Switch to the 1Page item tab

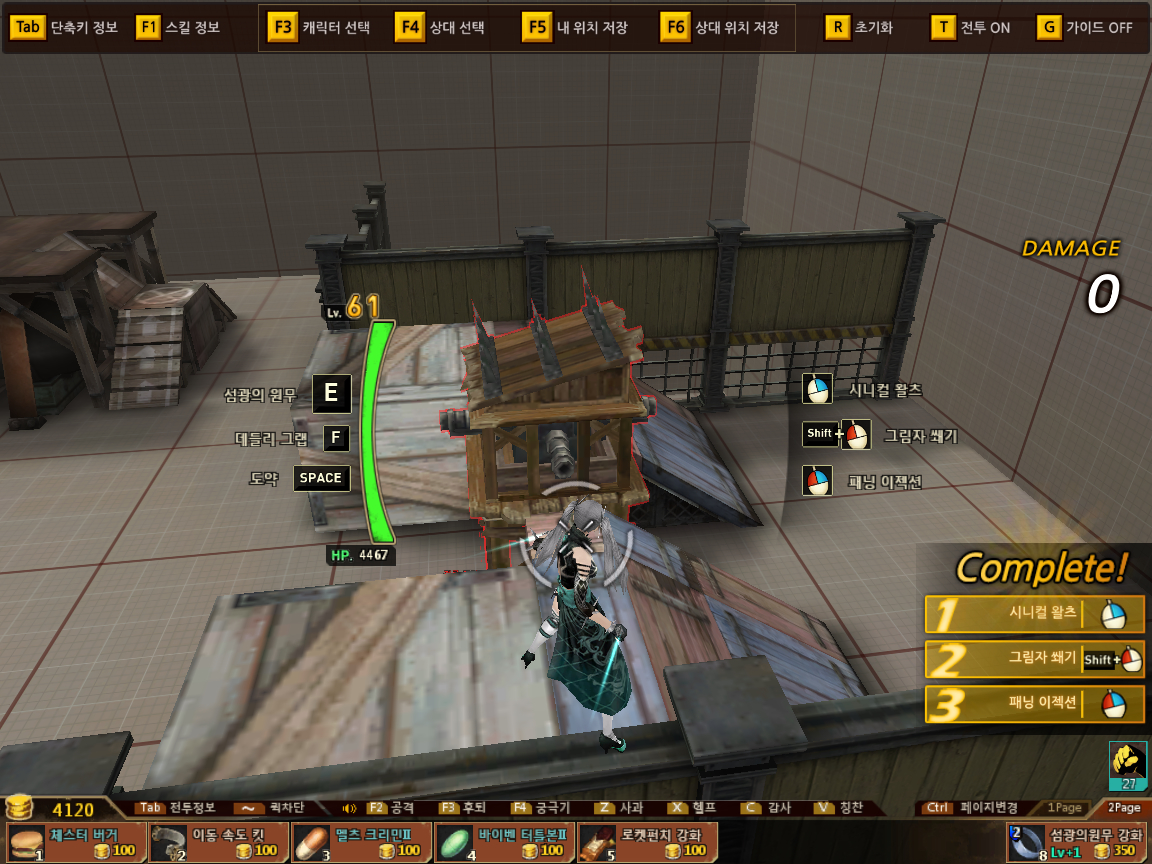pyautogui.click(x=1064, y=807)
